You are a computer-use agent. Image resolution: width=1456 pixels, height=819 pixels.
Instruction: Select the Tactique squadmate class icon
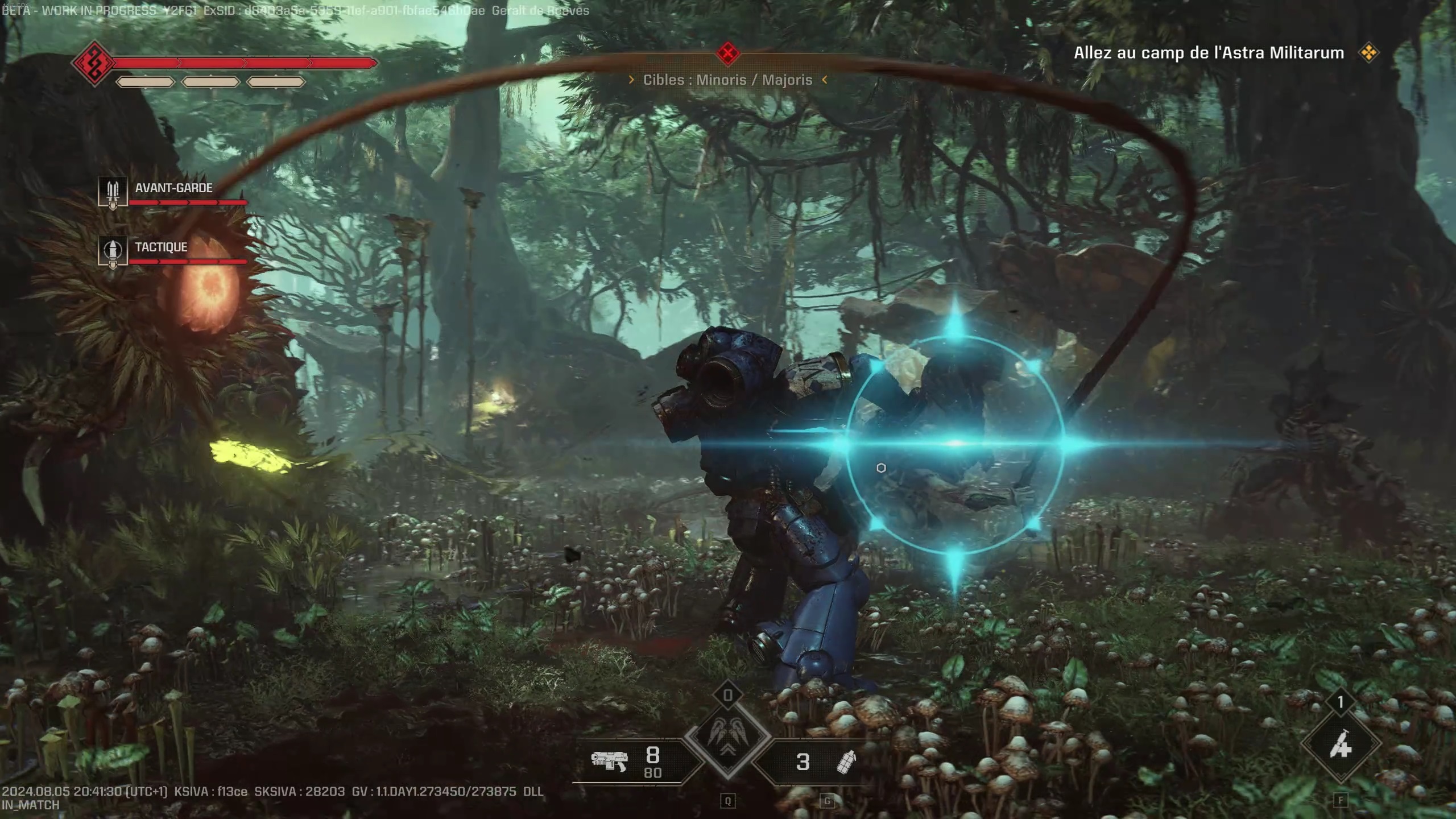pyautogui.click(x=113, y=251)
